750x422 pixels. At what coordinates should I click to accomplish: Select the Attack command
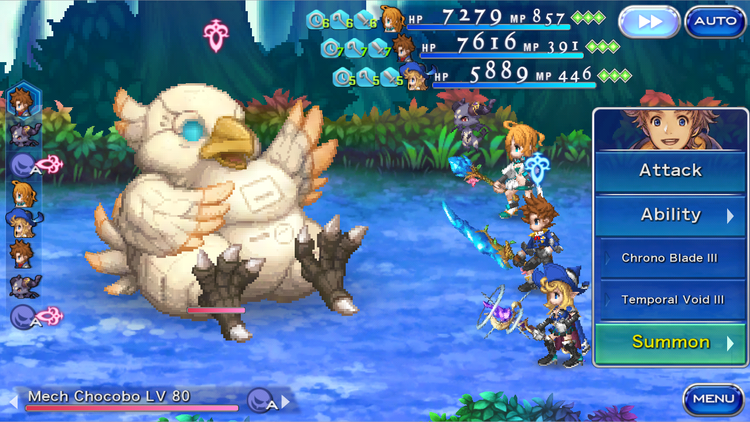(x=670, y=171)
